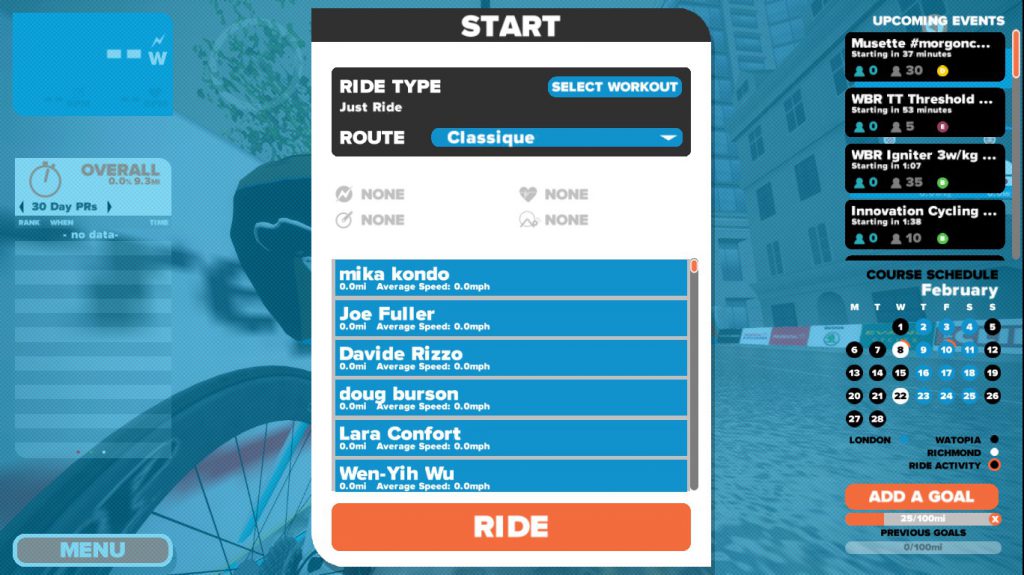Open the Musette upcoming event
The width and height of the screenshot is (1024, 575).
(925, 56)
